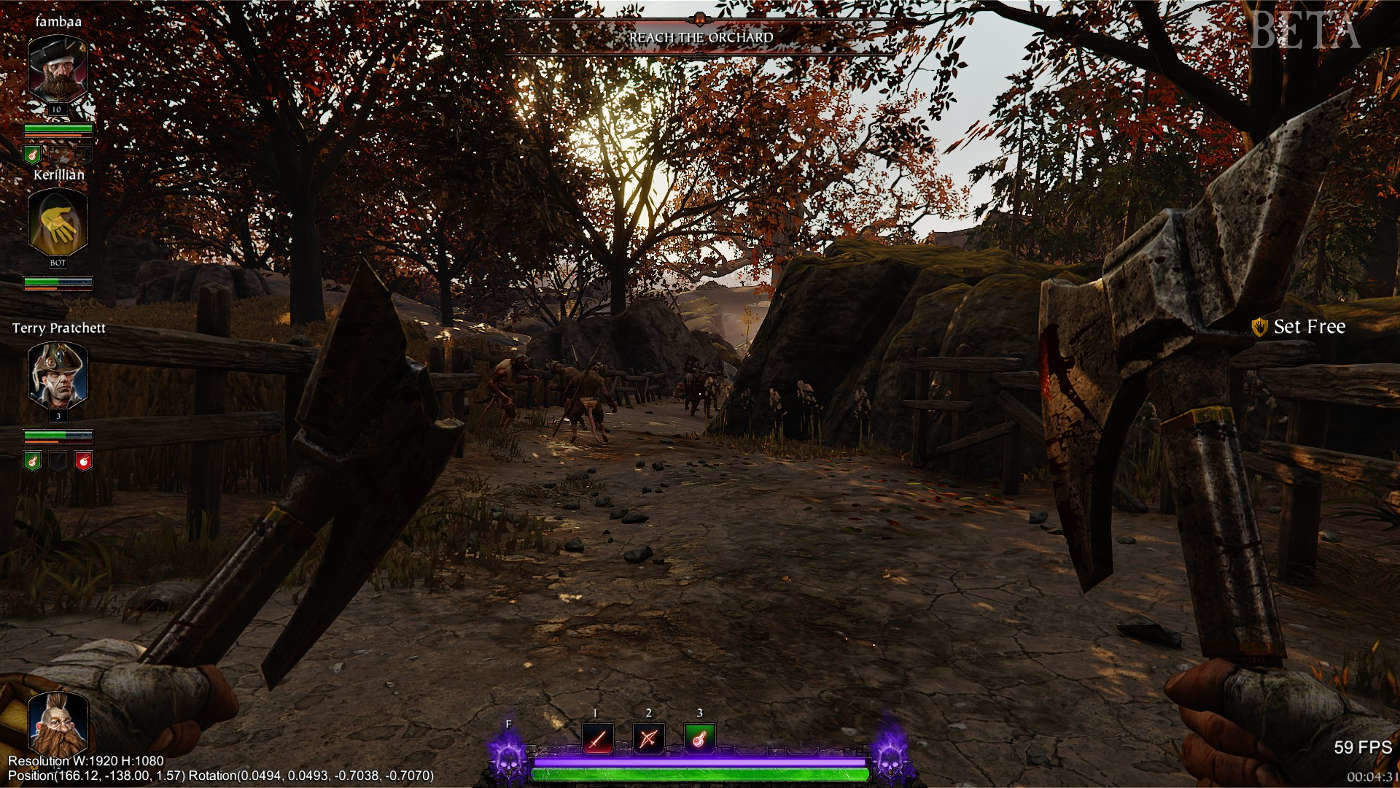Switch to the ranged bow slot
The height and width of the screenshot is (788, 1400).
click(x=648, y=739)
